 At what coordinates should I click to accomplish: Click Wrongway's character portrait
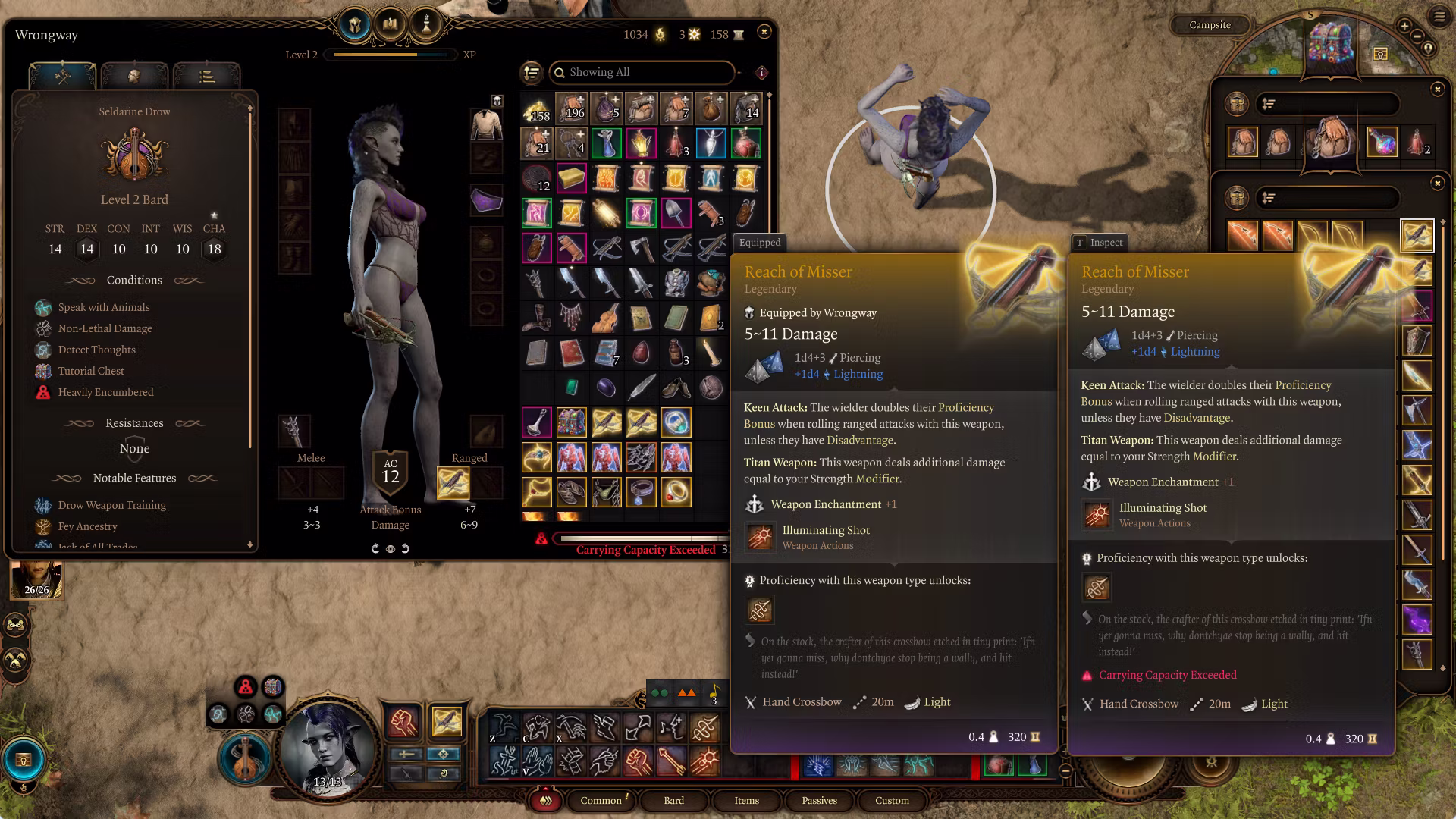coord(328,746)
